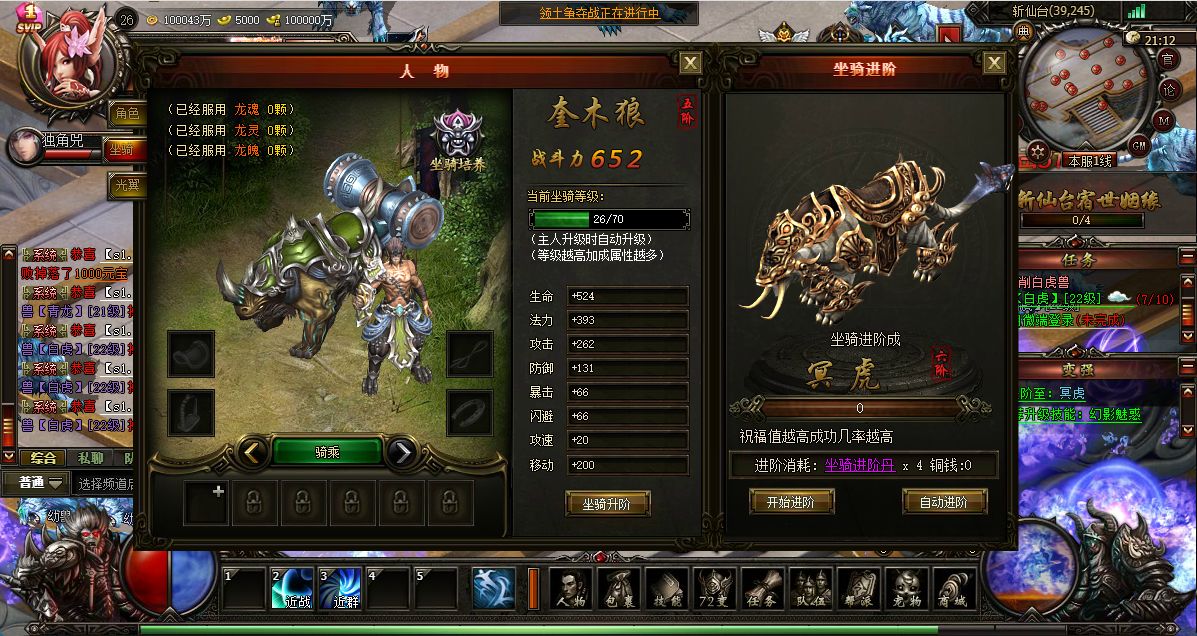Show the next mount with right arrow
Screen dimensions: 1197x636
pyautogui.click(x=401, y=453)
